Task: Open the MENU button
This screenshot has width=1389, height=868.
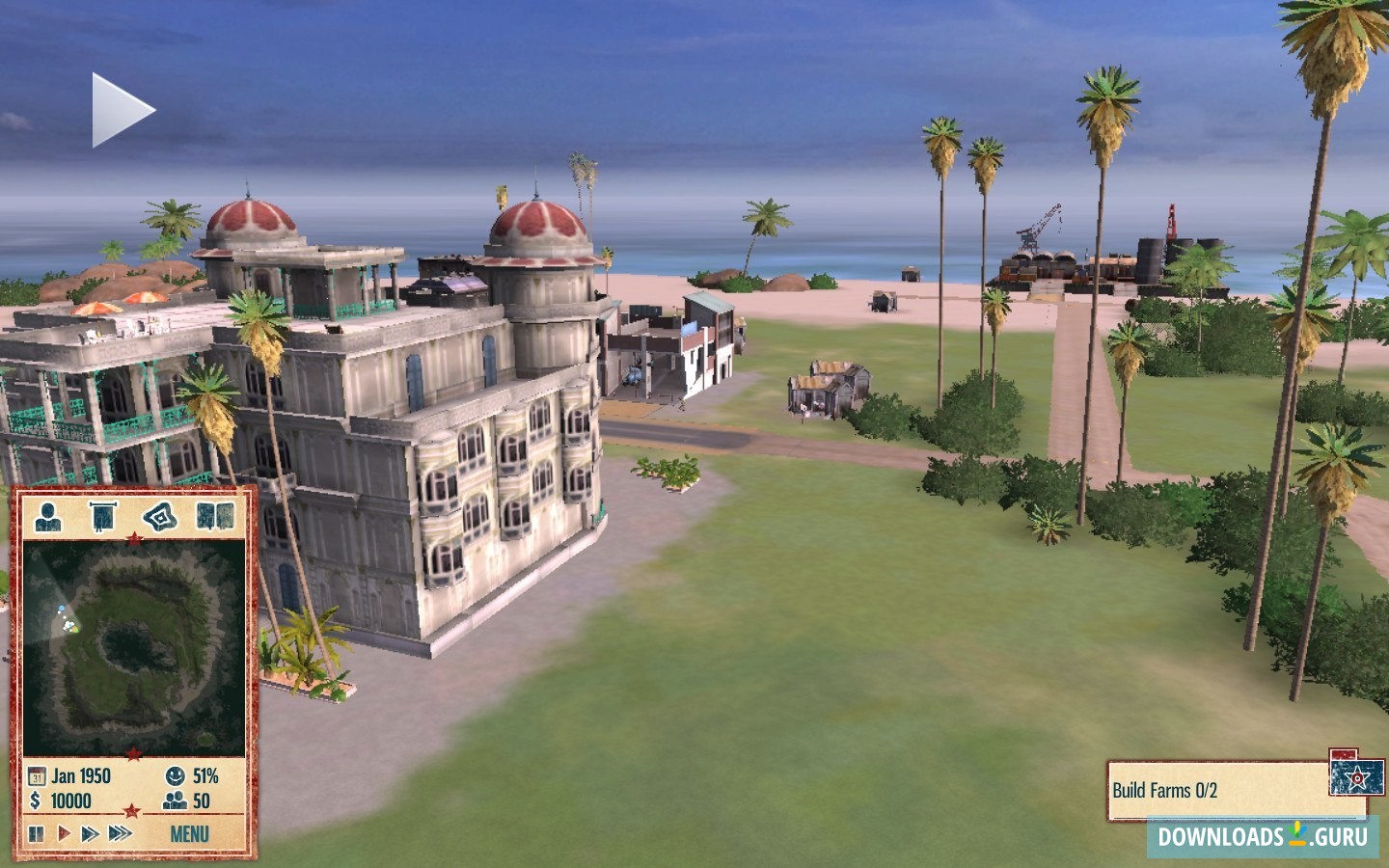Action: [189, 834]
